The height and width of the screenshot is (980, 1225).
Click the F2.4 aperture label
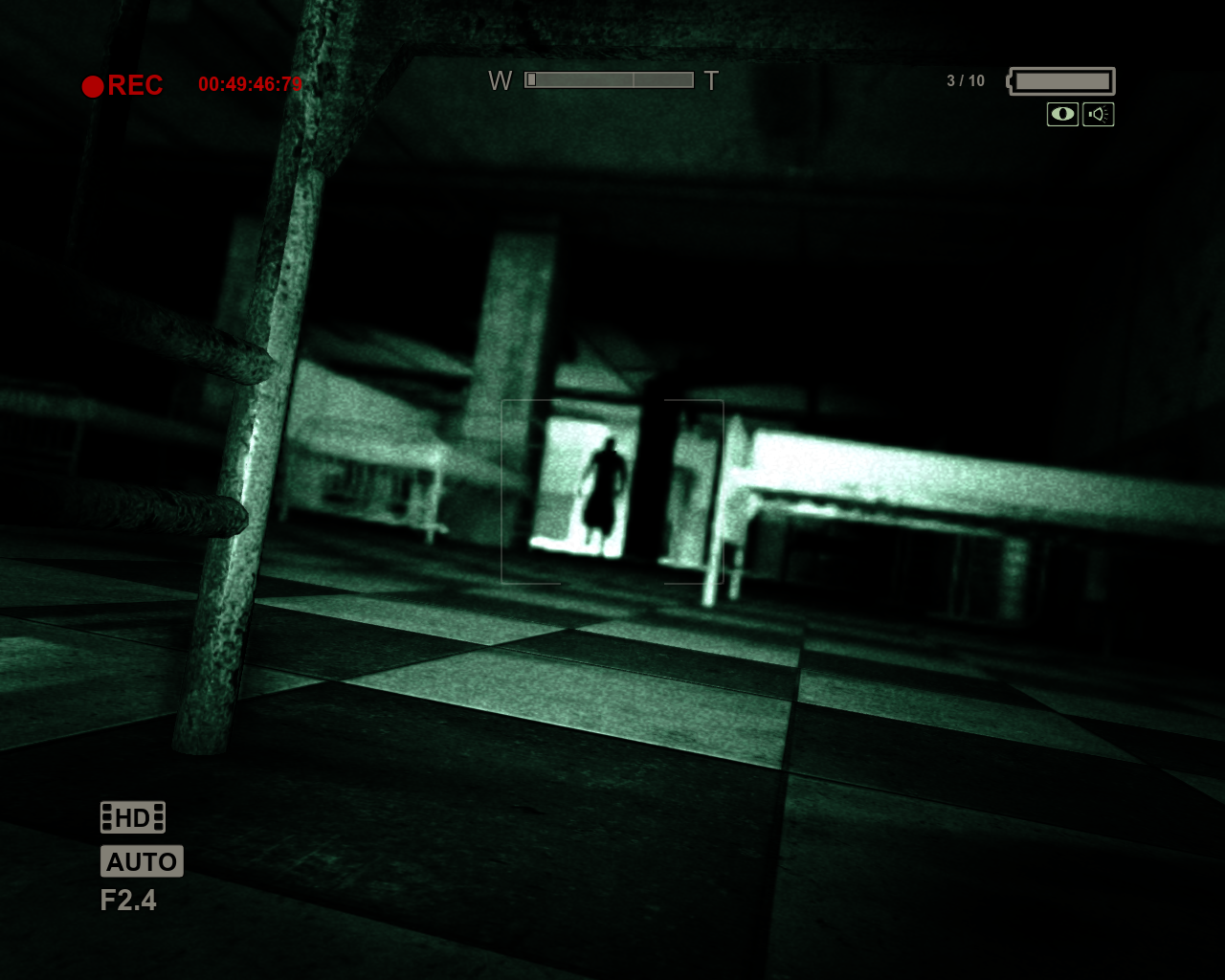pos(130,901)
